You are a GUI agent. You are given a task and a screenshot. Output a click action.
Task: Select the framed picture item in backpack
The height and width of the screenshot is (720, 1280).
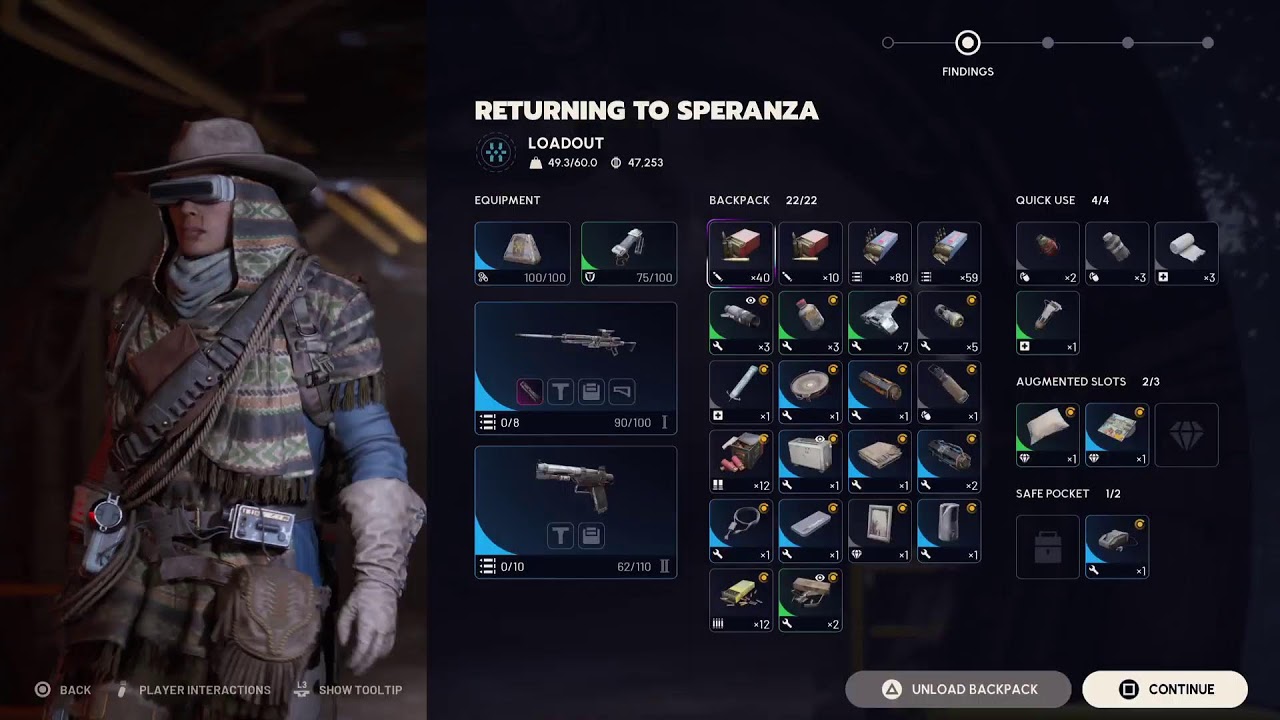click(x=880, y=531)
